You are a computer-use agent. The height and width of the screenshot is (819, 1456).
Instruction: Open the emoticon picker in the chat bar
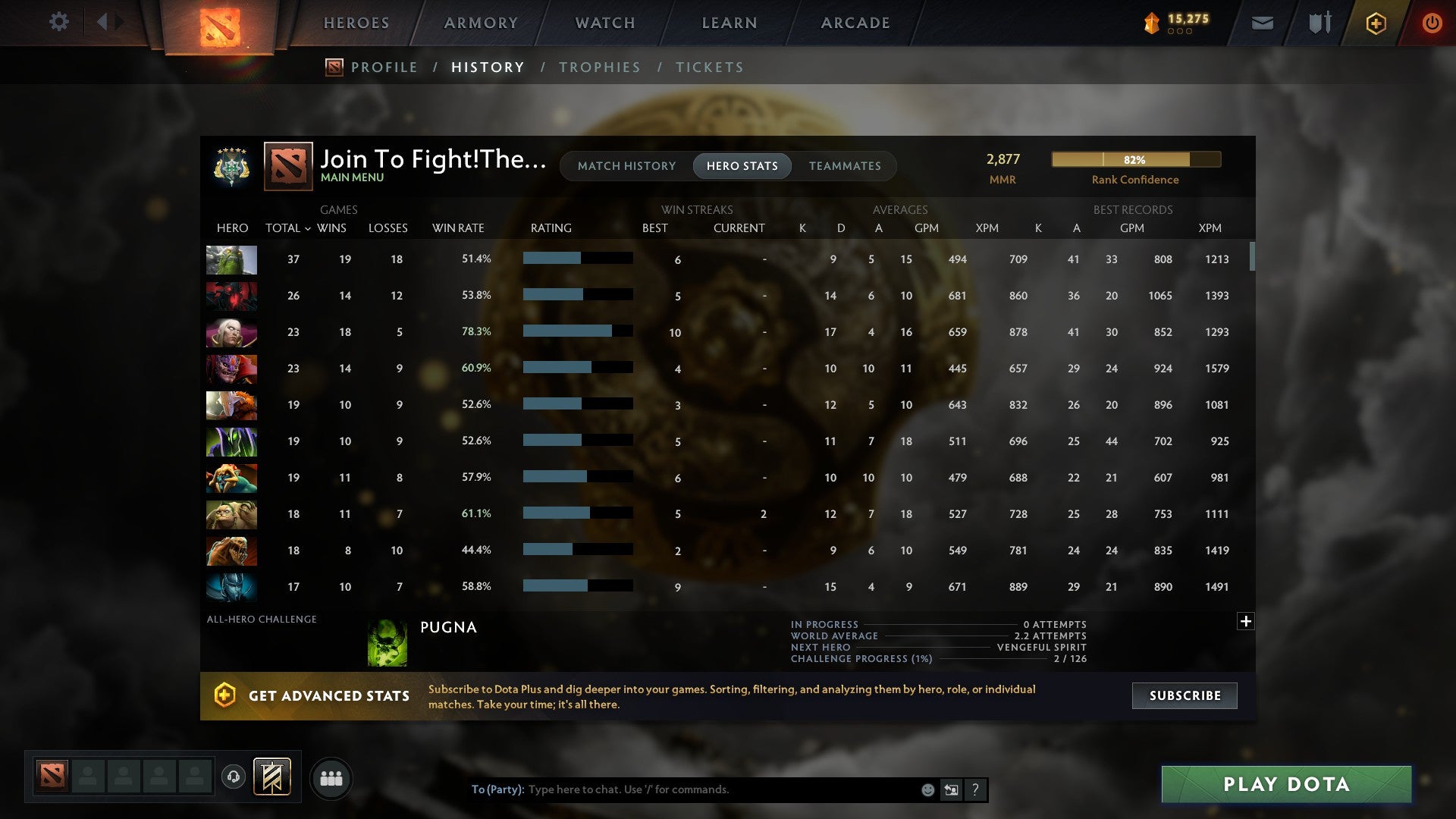tap(927, 789)
